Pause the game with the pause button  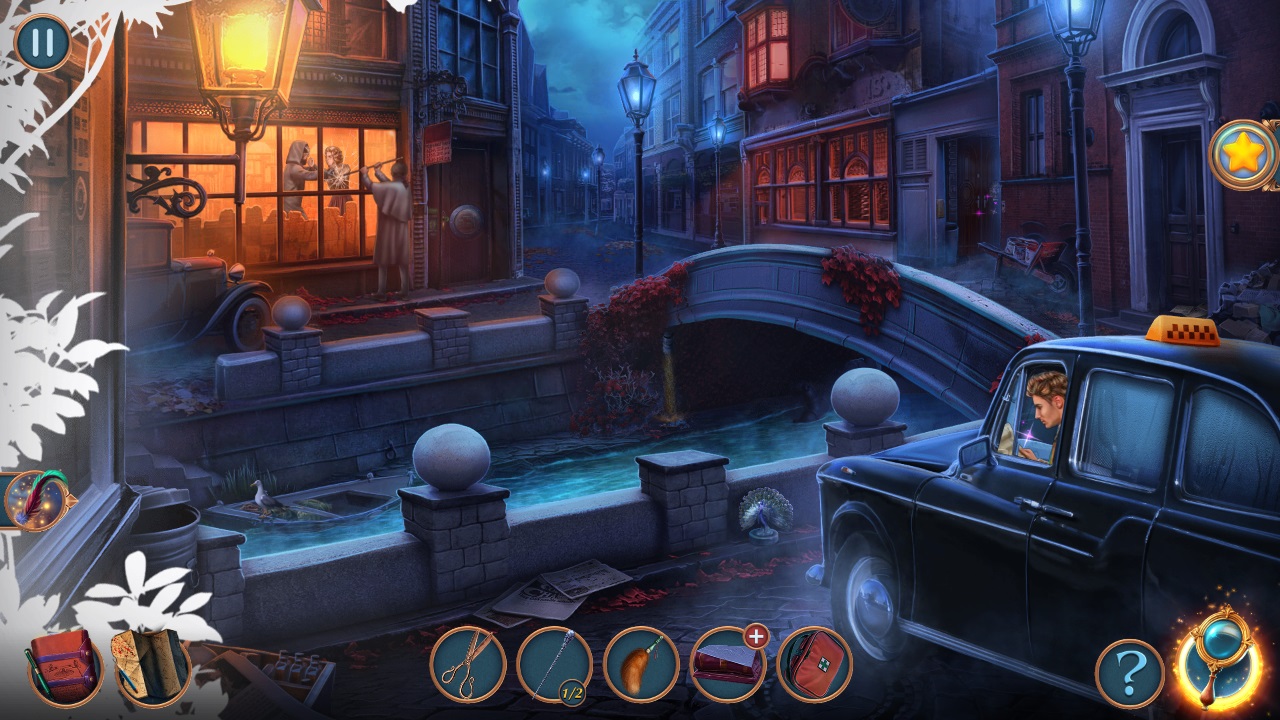[x=42, y=42]
